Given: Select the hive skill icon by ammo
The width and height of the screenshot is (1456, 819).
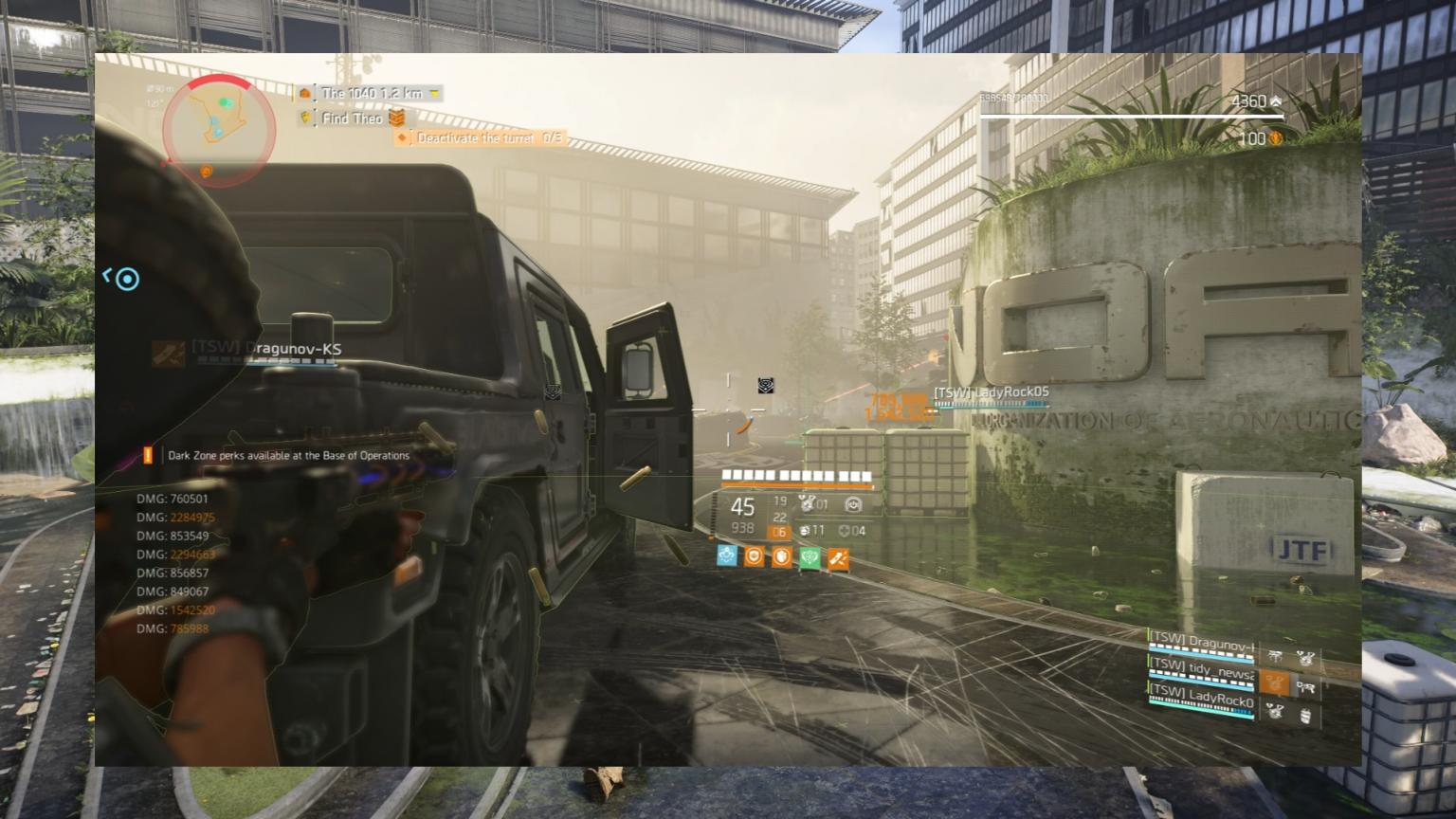Looking at the screenshot, I should 807,503.
